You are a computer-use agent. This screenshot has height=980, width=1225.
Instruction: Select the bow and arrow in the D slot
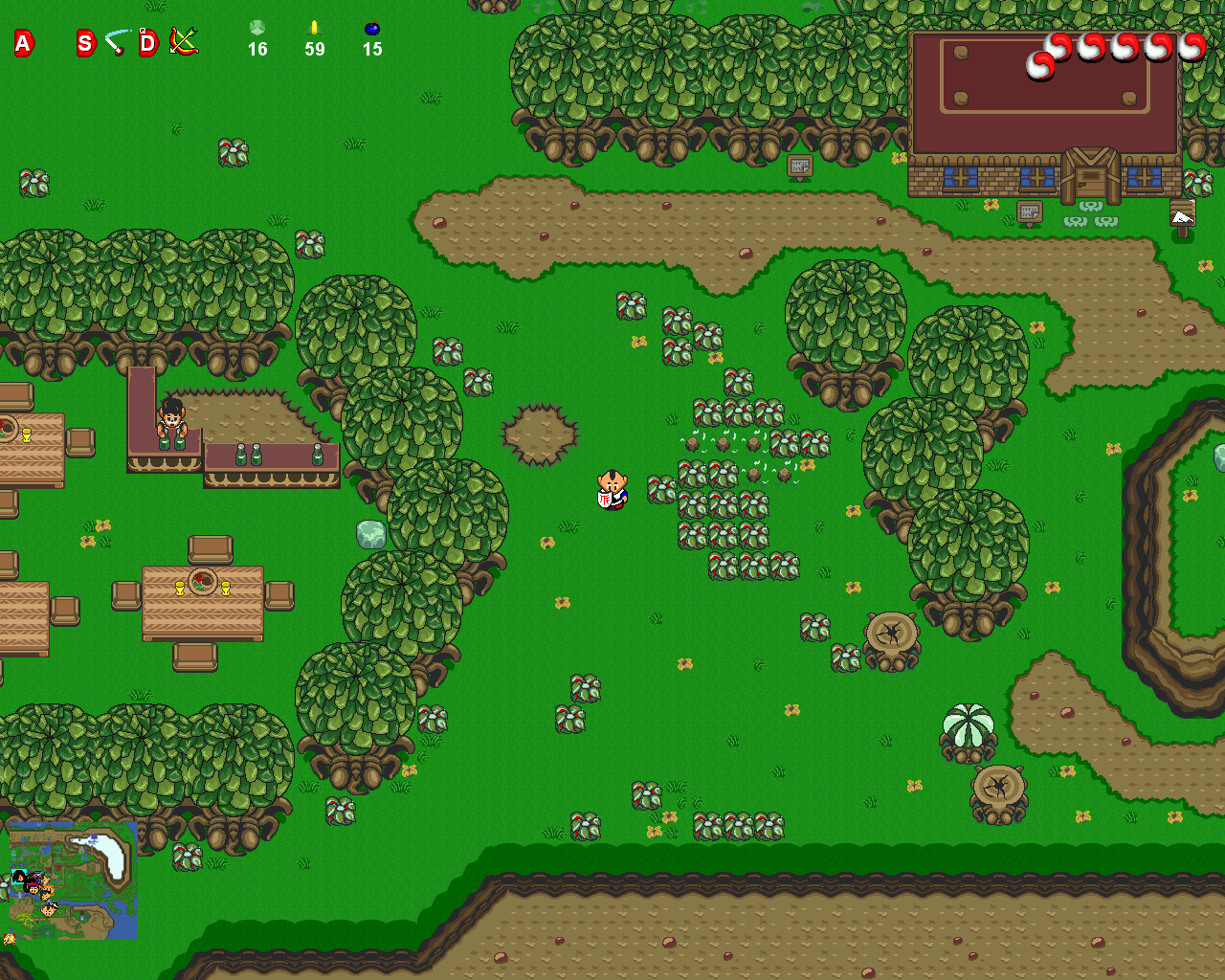(x=183, y=41)
